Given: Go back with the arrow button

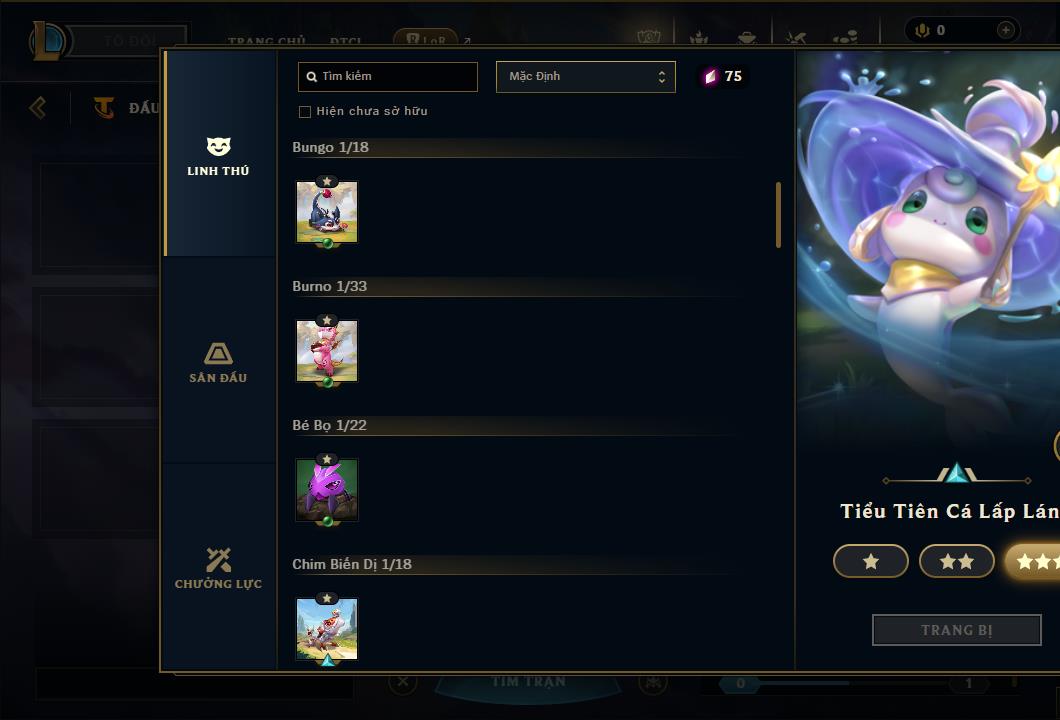Looking at the screenshot, I should click(38, 107).
